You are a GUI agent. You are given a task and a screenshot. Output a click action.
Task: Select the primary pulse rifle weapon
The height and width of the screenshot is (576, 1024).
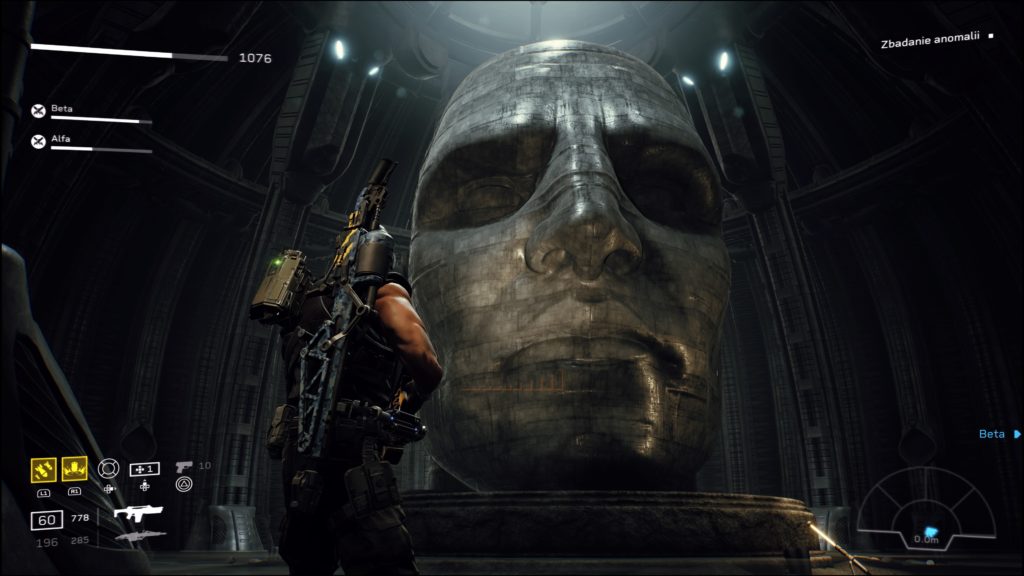pyautogui.click(x=138, y=514)
